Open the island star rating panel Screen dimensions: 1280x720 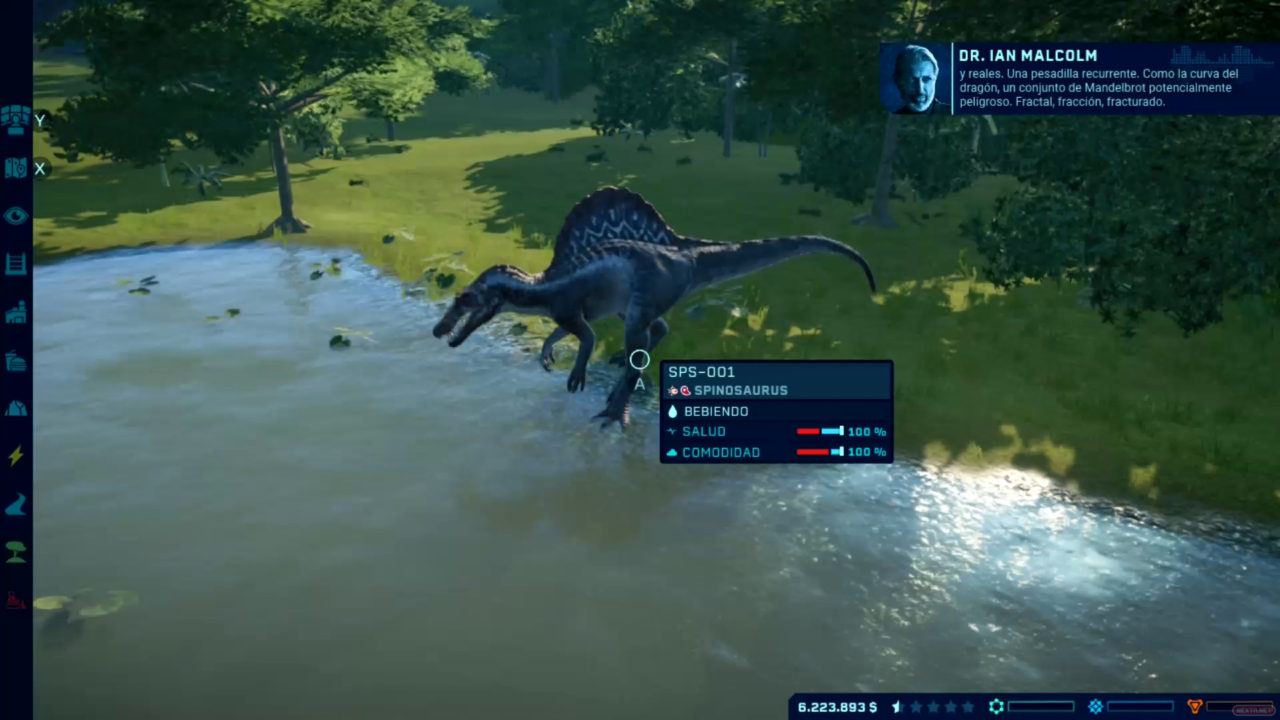(932, 707)
